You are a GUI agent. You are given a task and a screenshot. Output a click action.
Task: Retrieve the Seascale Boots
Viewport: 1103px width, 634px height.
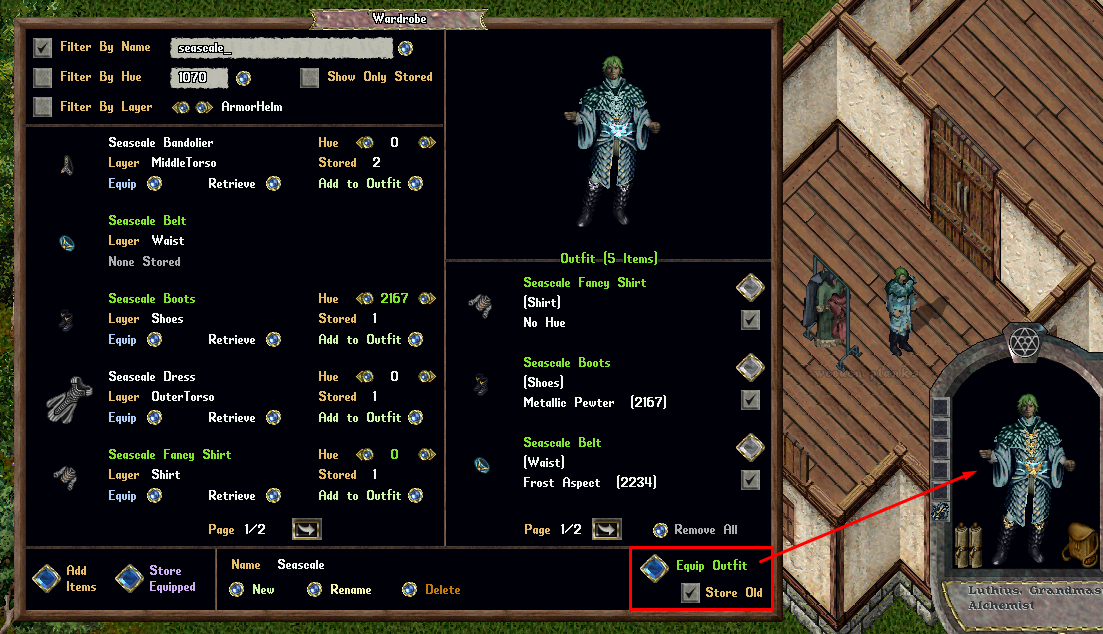point(273,340)
